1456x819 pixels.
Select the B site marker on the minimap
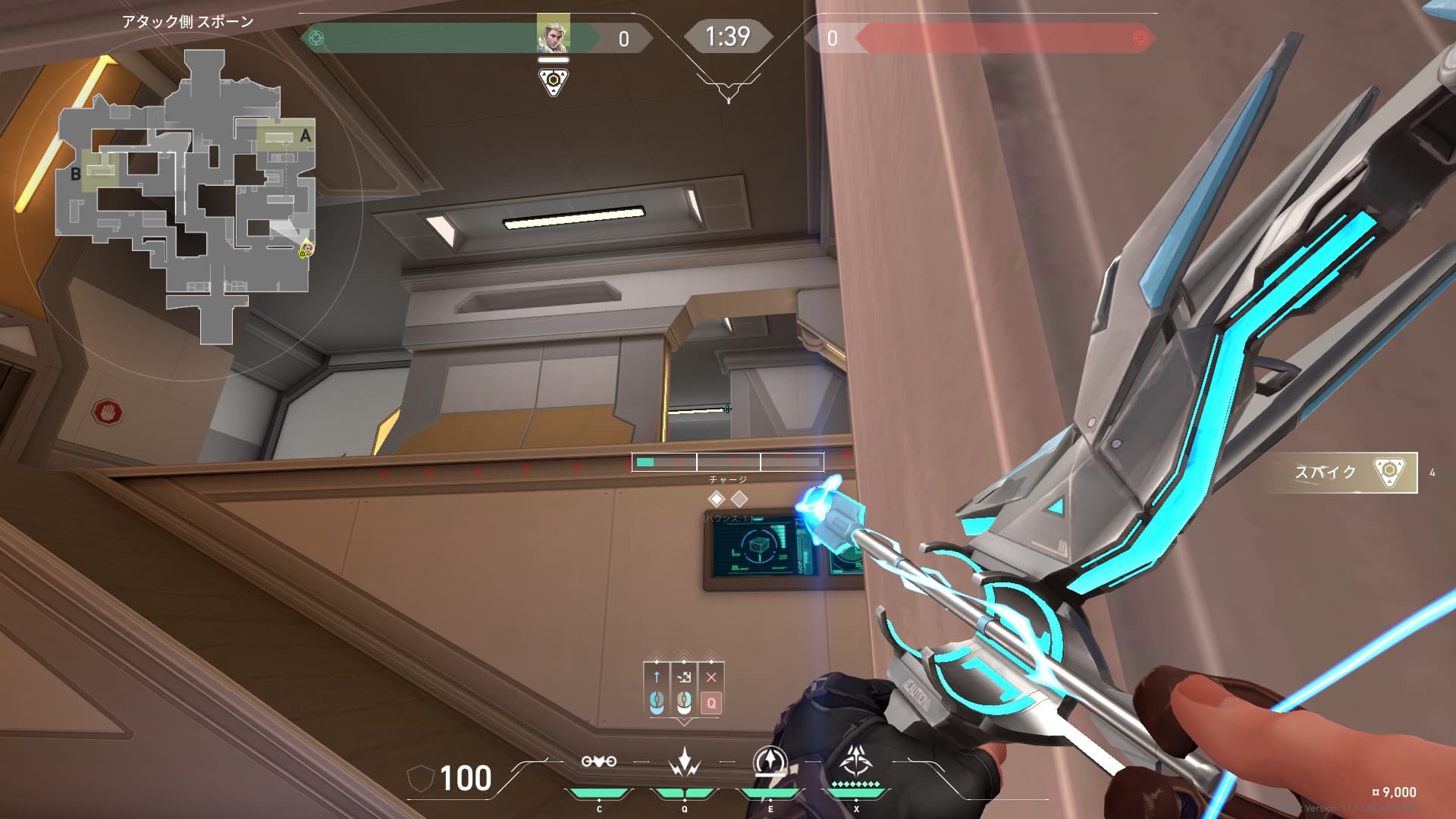(x=76, y=174)
